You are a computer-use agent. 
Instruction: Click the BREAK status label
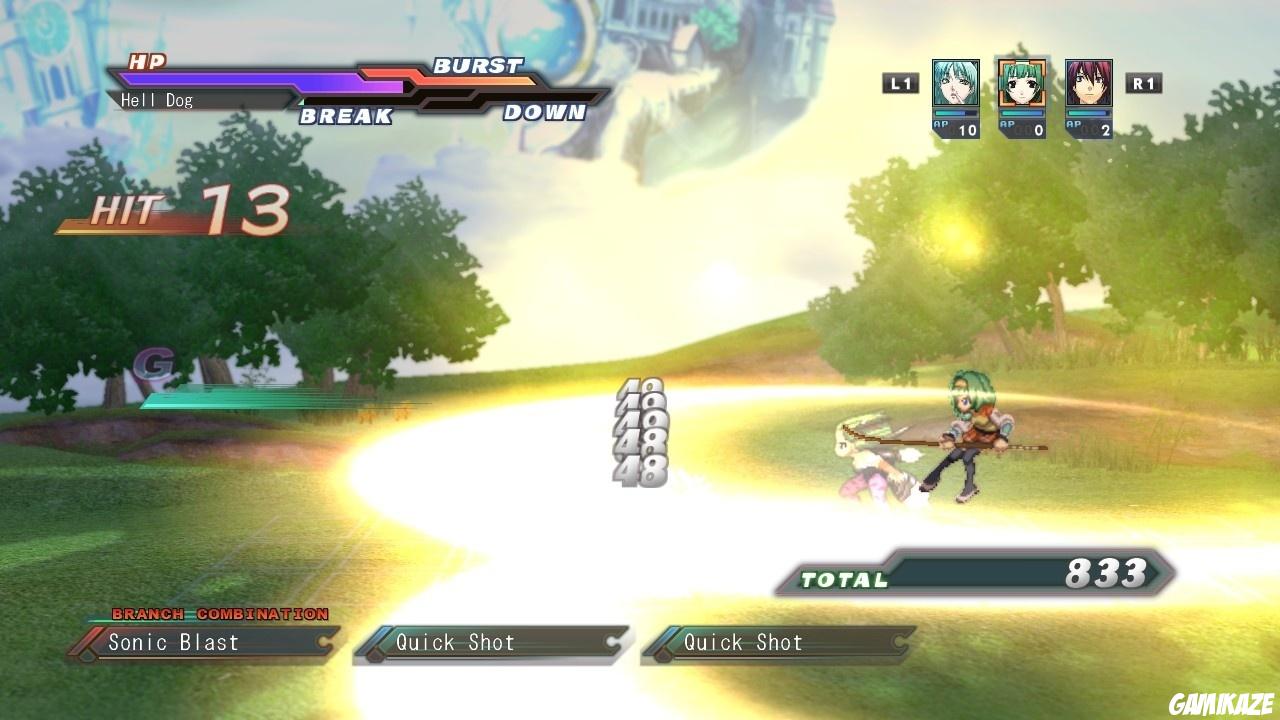tap(345, 117)
